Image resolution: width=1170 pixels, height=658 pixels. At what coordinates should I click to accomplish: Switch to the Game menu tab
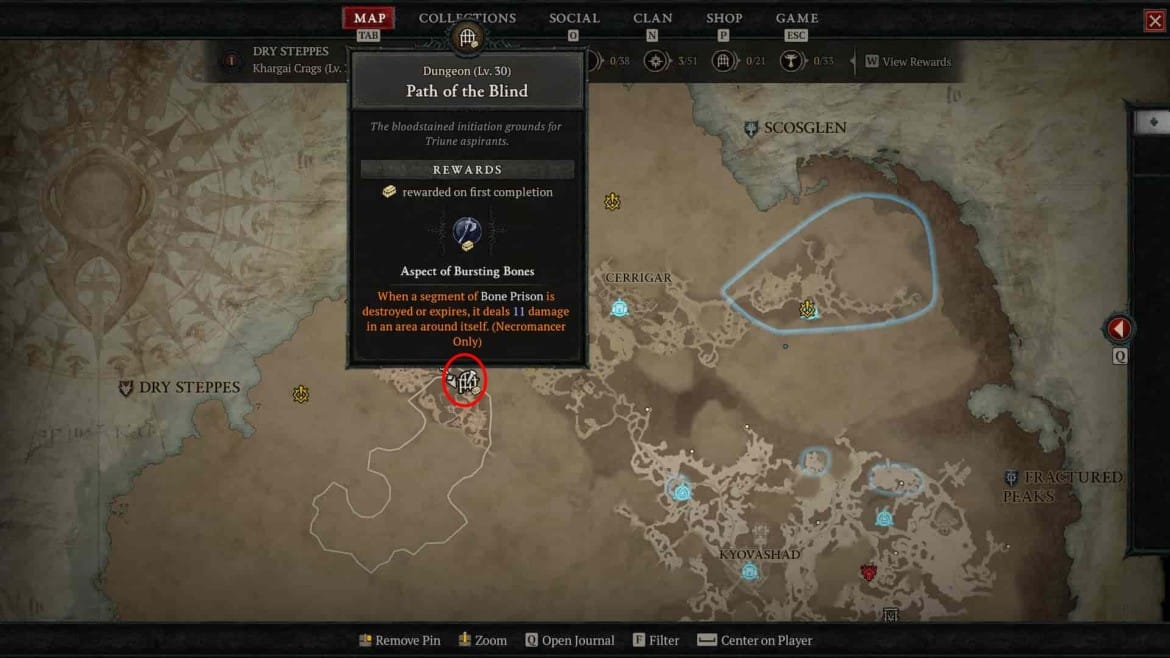click(797, 18)
